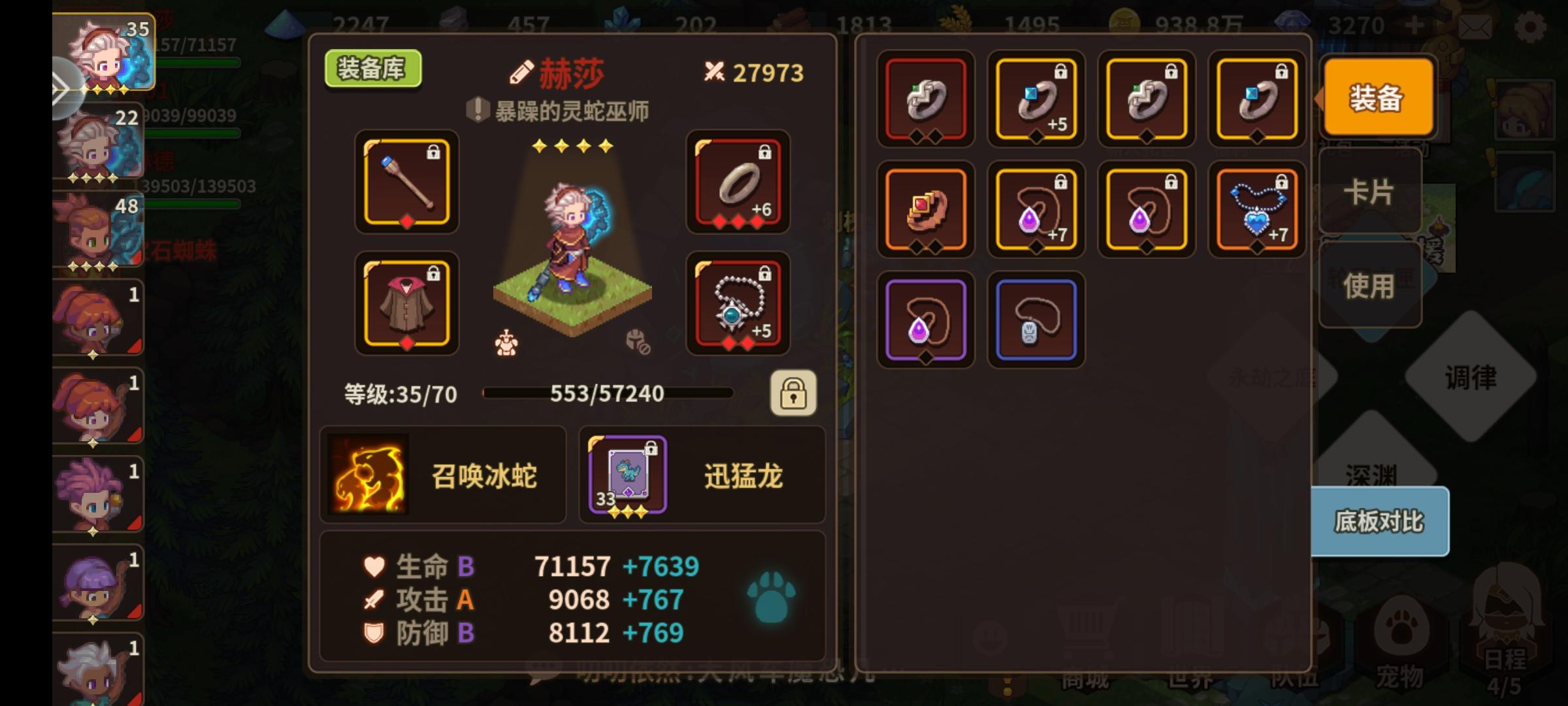
Task: Click the blue paw icon near the stats
Action: click(771, 598)
